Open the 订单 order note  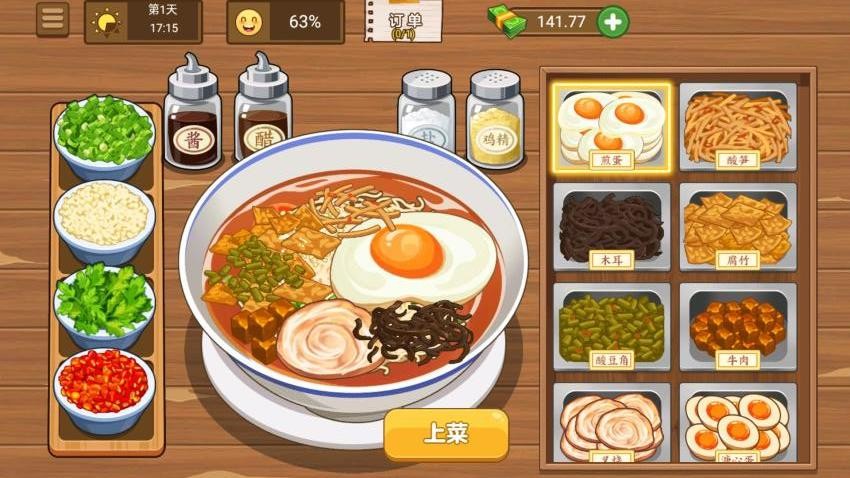point(403,21)
